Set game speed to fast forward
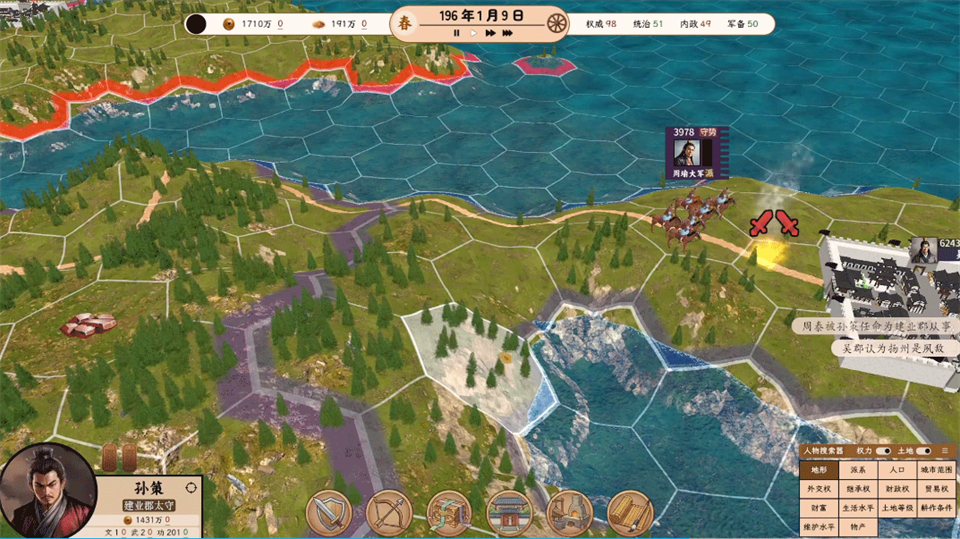Viewport: 960px width, 539px height. (x=490, y=33)
